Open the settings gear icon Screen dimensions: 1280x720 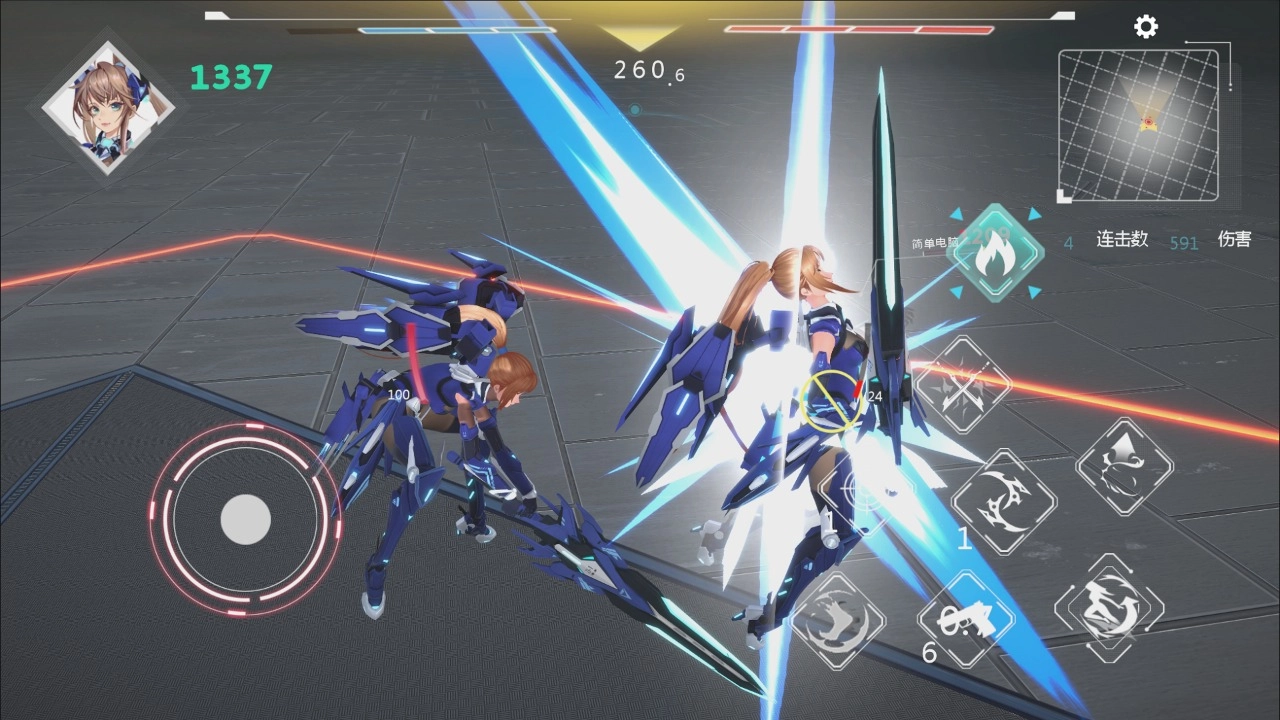(x=1145, y=27)
